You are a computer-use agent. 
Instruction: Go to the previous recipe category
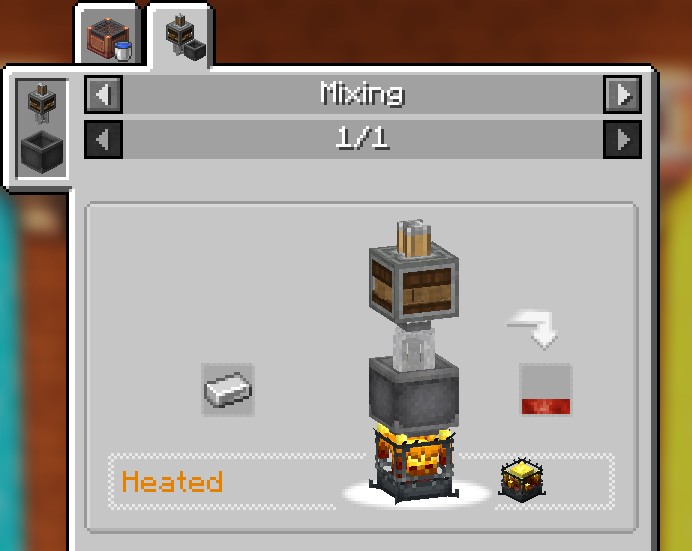coord(104,95)
